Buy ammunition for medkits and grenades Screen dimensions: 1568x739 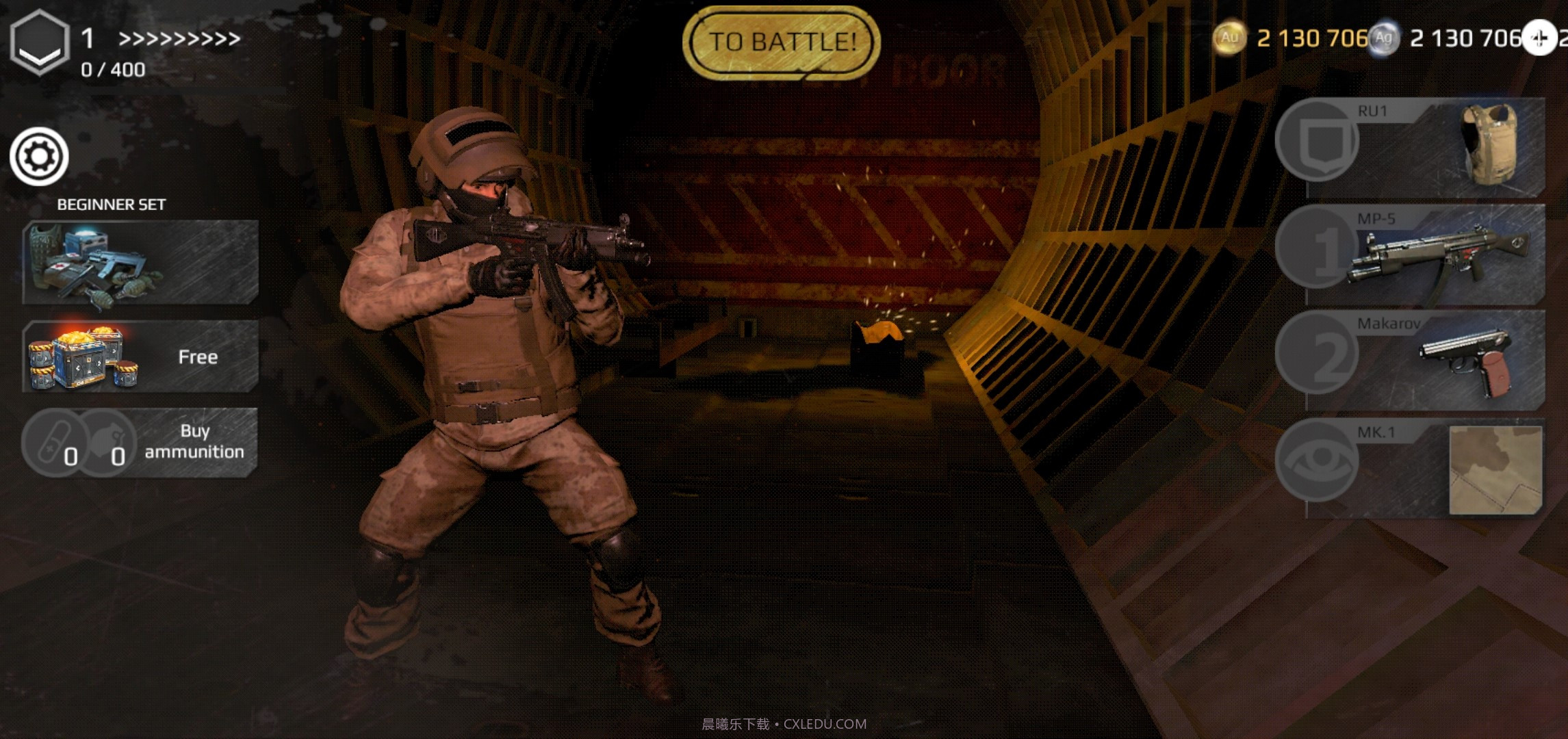pos(140,442)
